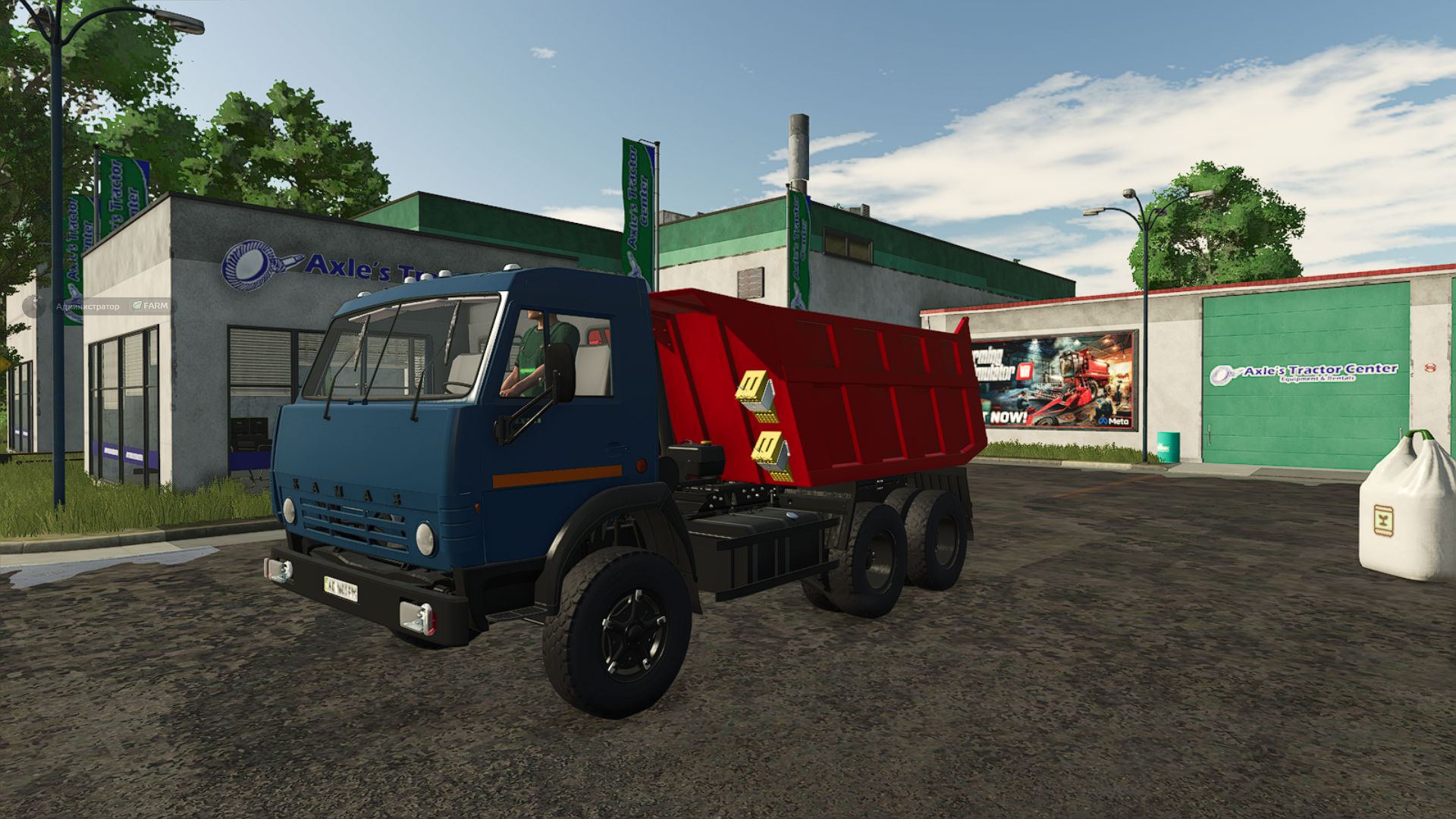
Task: Open the FARM leaf badge
Action: coord(150,306)
